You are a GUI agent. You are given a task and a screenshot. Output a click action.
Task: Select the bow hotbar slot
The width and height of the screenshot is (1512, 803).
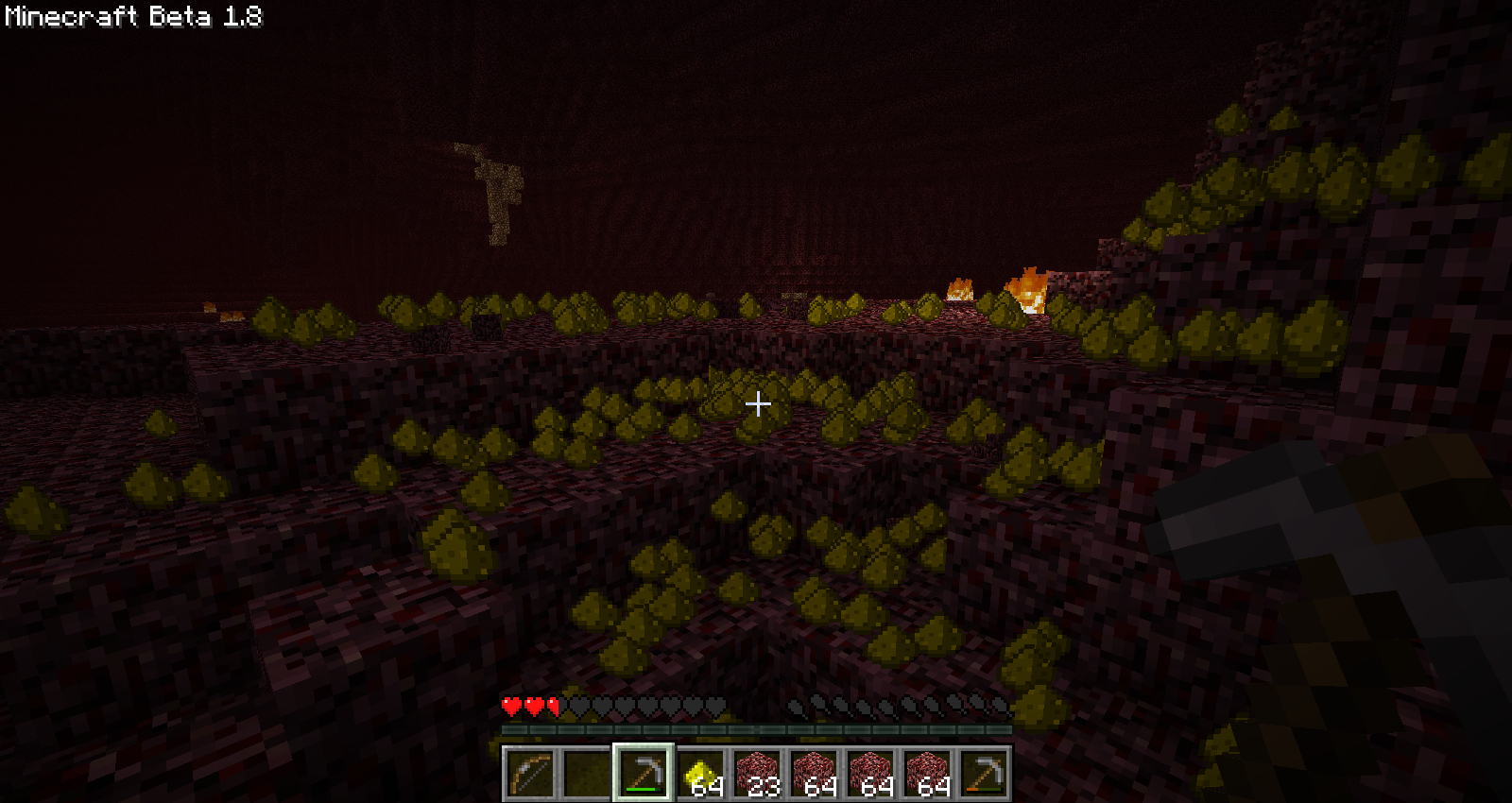point(529,774)
